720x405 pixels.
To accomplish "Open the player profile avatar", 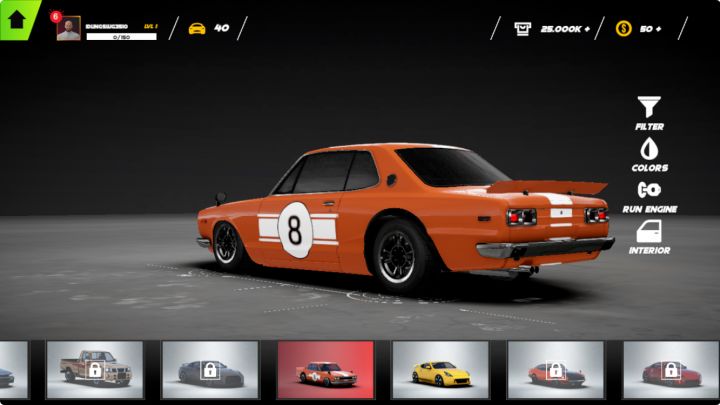I will (x=68, y=29).
